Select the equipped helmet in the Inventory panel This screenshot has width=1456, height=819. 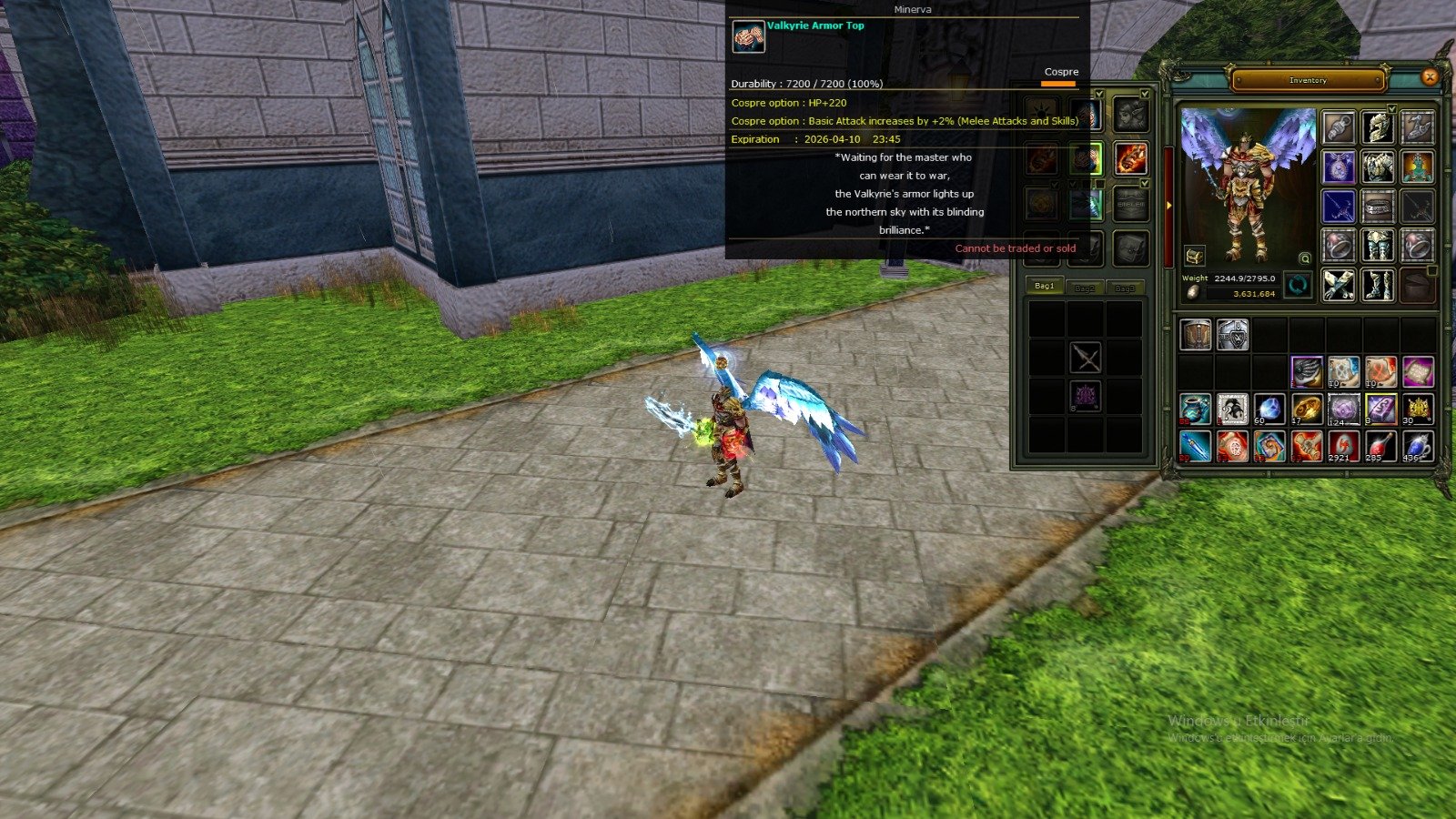click(1378, 128)
